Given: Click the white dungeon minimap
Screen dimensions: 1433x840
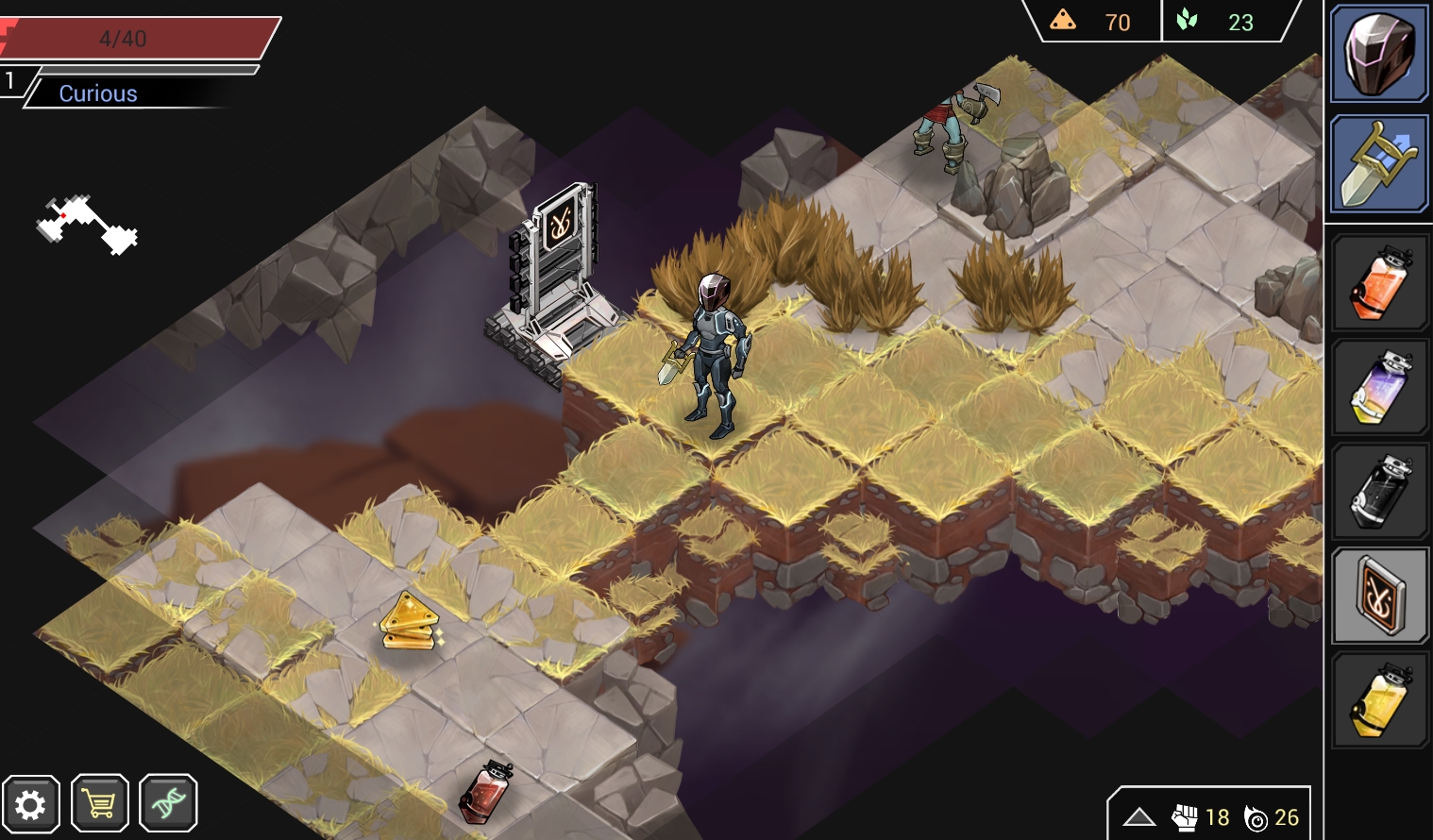Looking at the screenshot, I should (88, 225).
